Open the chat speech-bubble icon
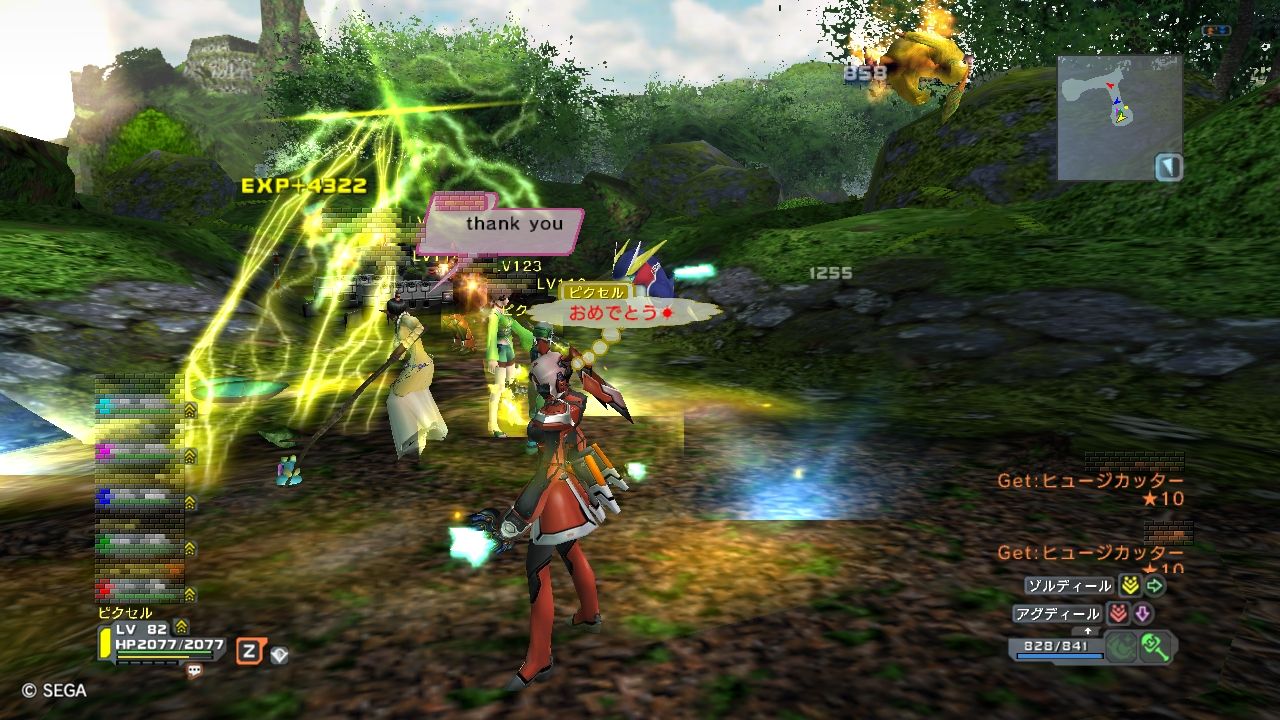This screenshot has height=720, width=1280. [194, 671]
